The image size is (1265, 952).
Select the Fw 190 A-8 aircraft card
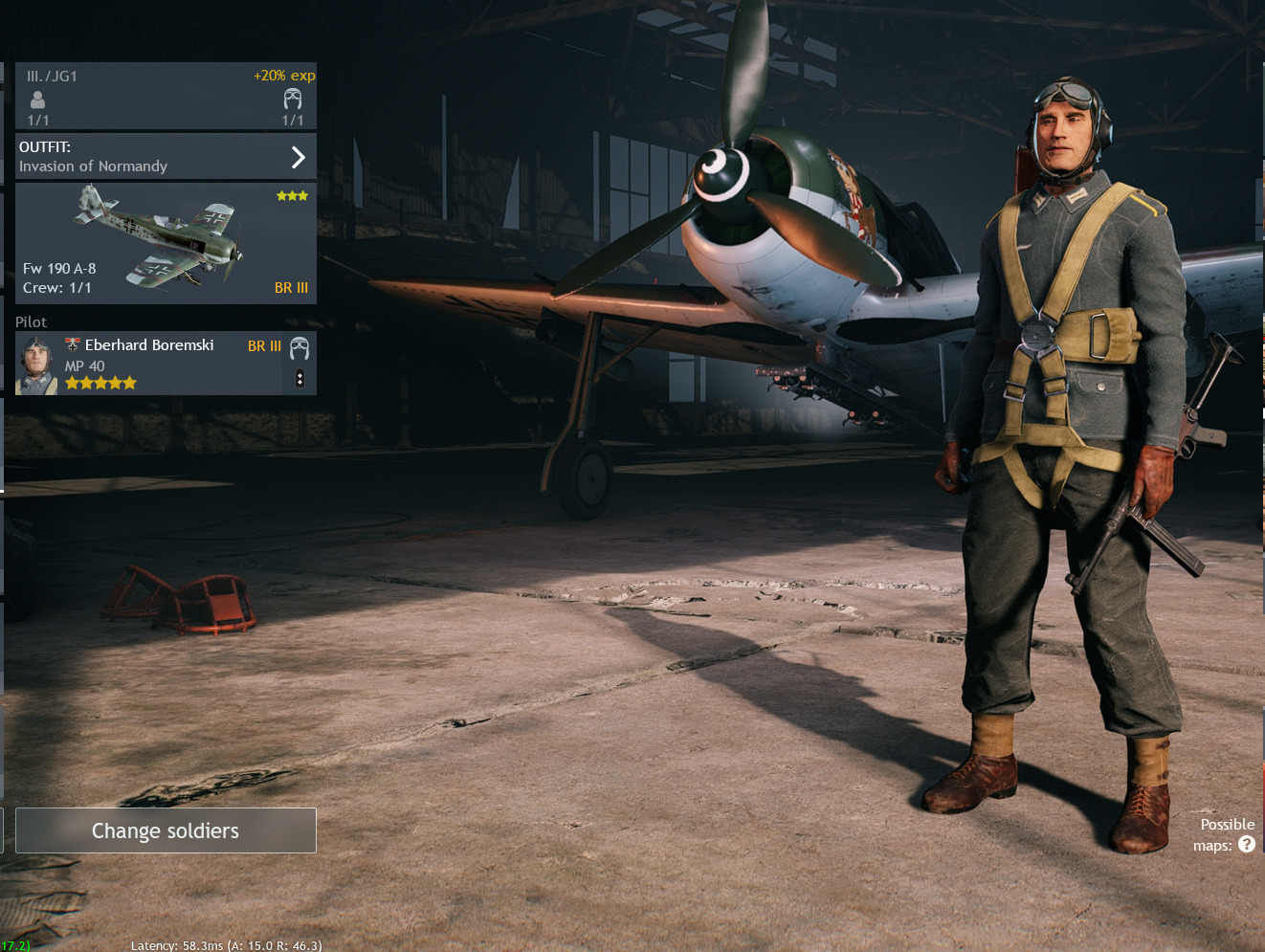point(166,243)
